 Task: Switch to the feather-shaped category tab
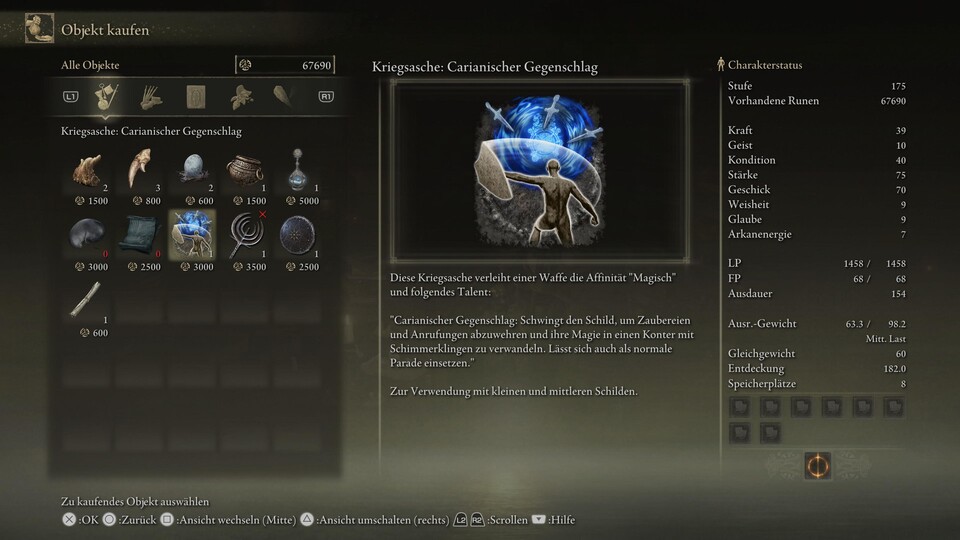[x=284, y=97]
